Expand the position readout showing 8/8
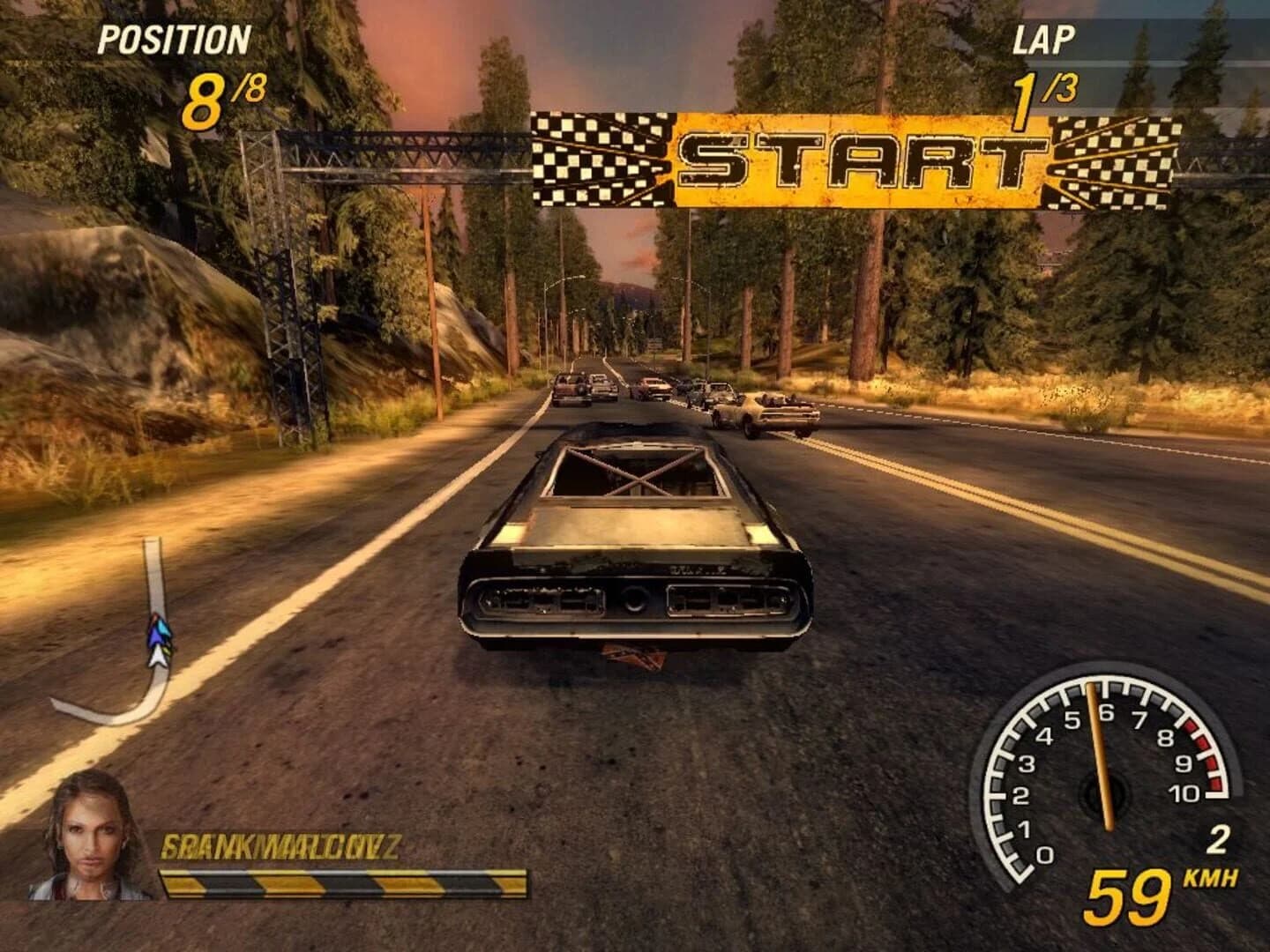 tap(223, 95)
